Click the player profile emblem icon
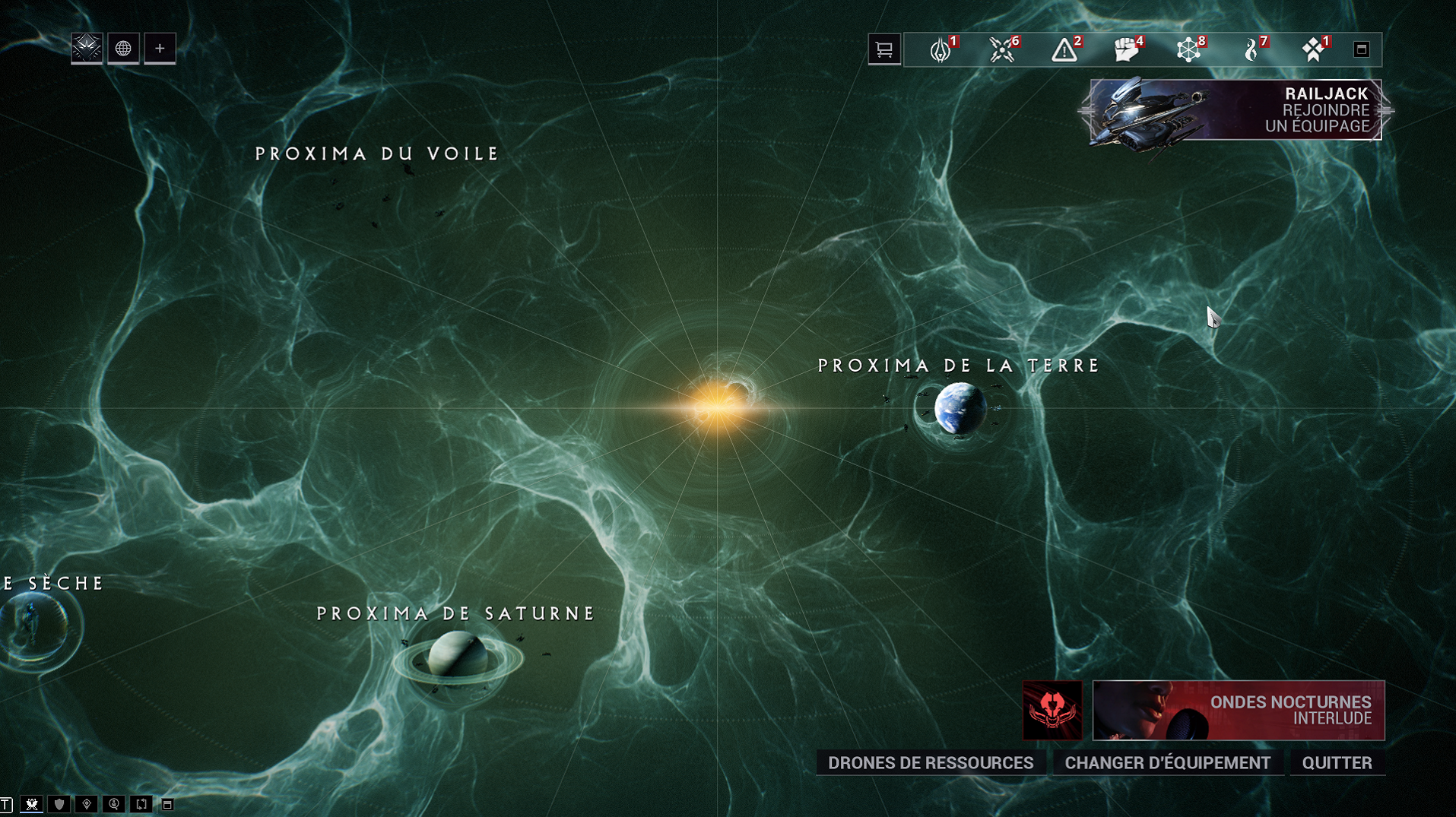This screenshot has width=1456, height=817. tap(87, 49)
